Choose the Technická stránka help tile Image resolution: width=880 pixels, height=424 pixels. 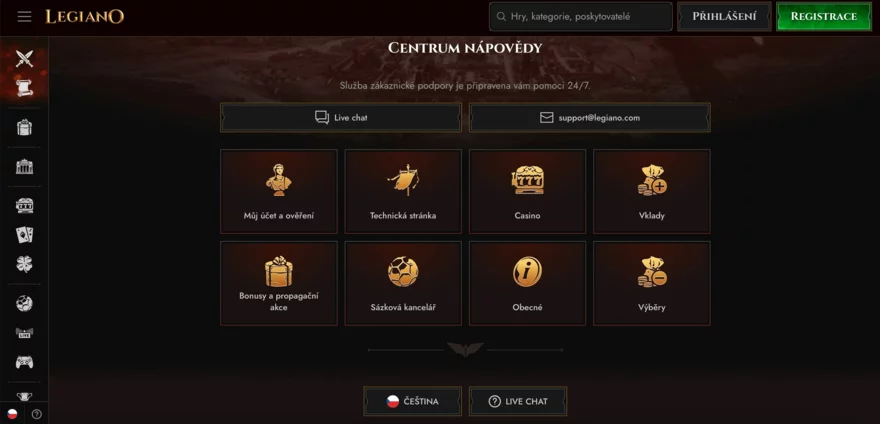(403, 191)
